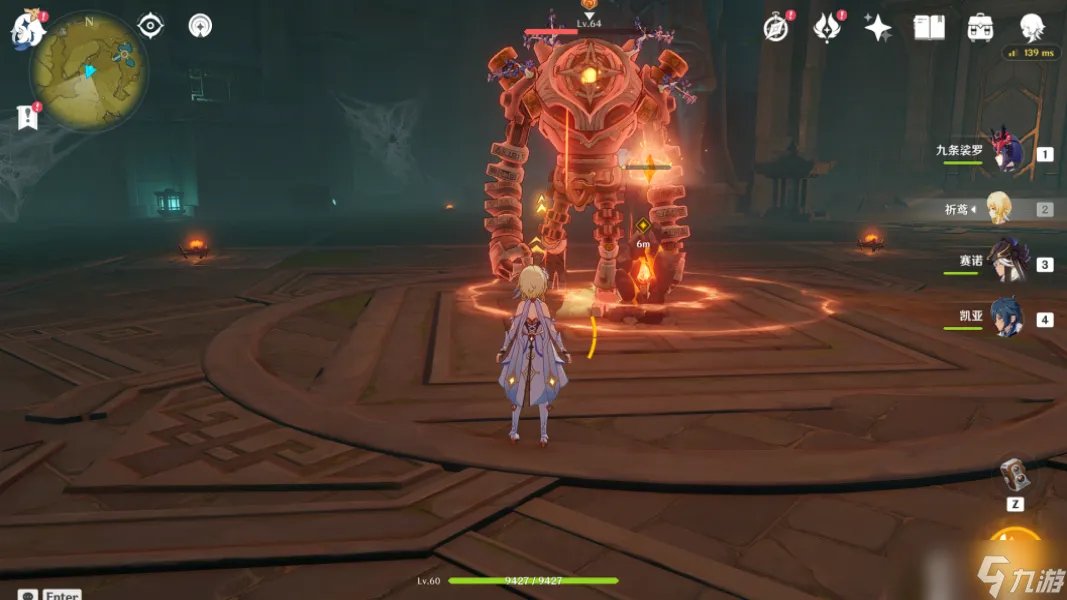Switch to party member 凯亚
The width and height of the screenshot is (1067, 600).
pyautogui.click(x=1004, y=319)
